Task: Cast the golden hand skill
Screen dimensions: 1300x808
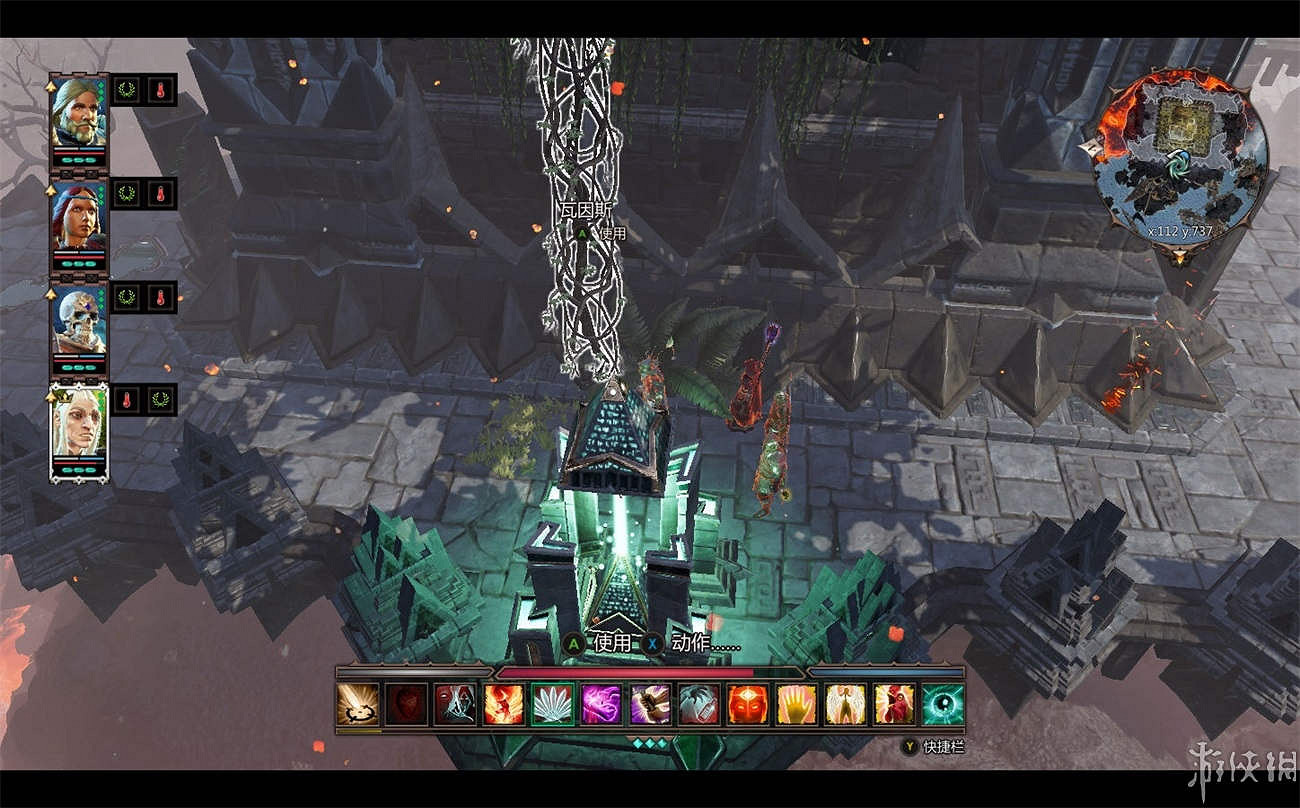Action: point(796,704)
